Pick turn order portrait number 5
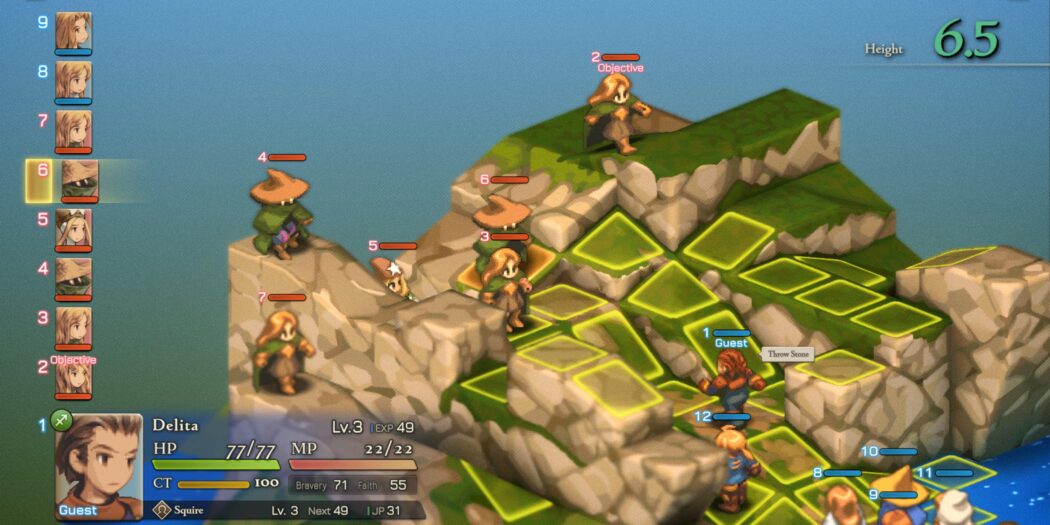The image size is (1050, 525). pyautogui.click(x=73, y=228)
